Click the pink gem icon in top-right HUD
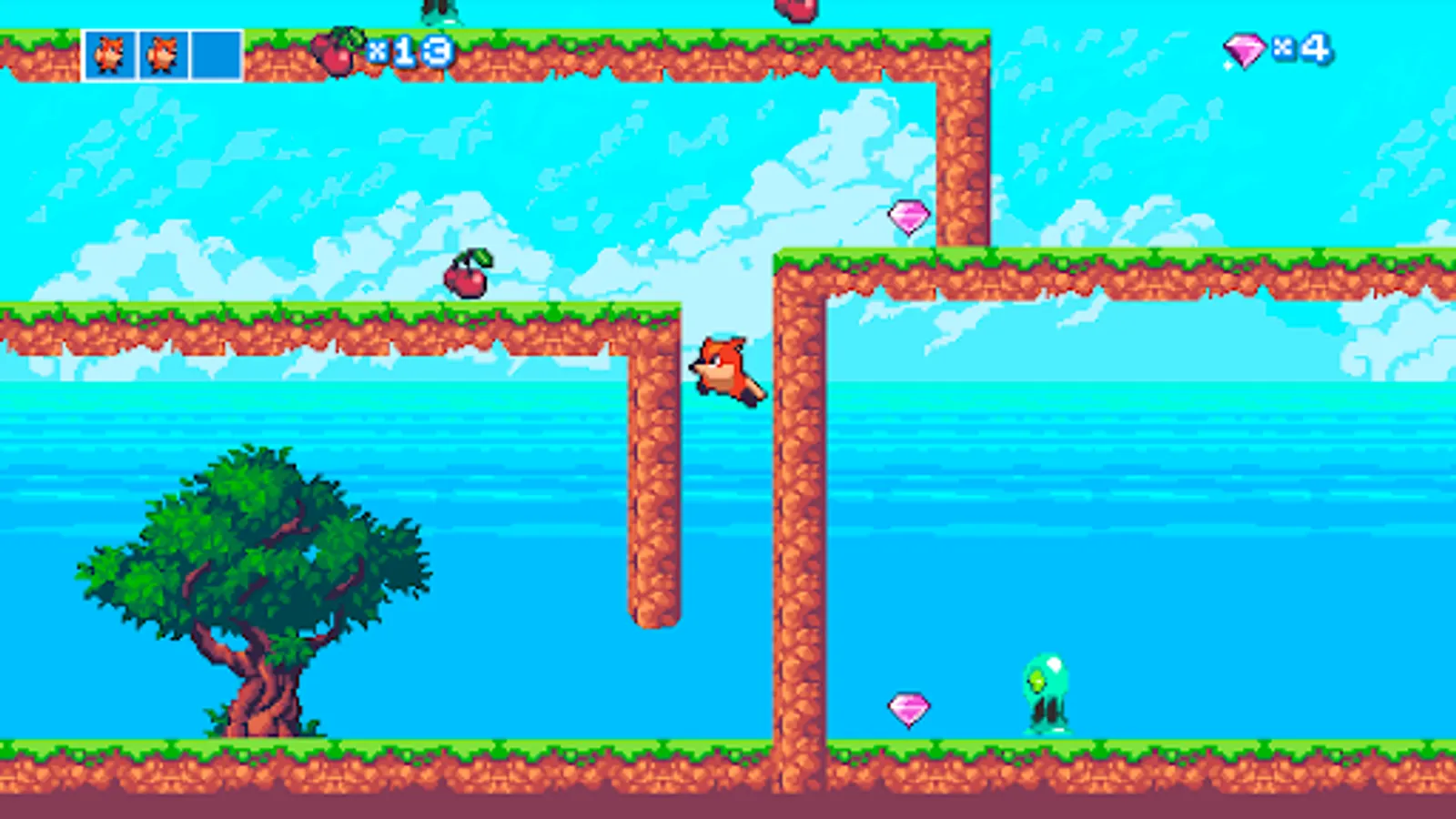The height and width of the screenshot is (819, 1456). pos(1244,50)
